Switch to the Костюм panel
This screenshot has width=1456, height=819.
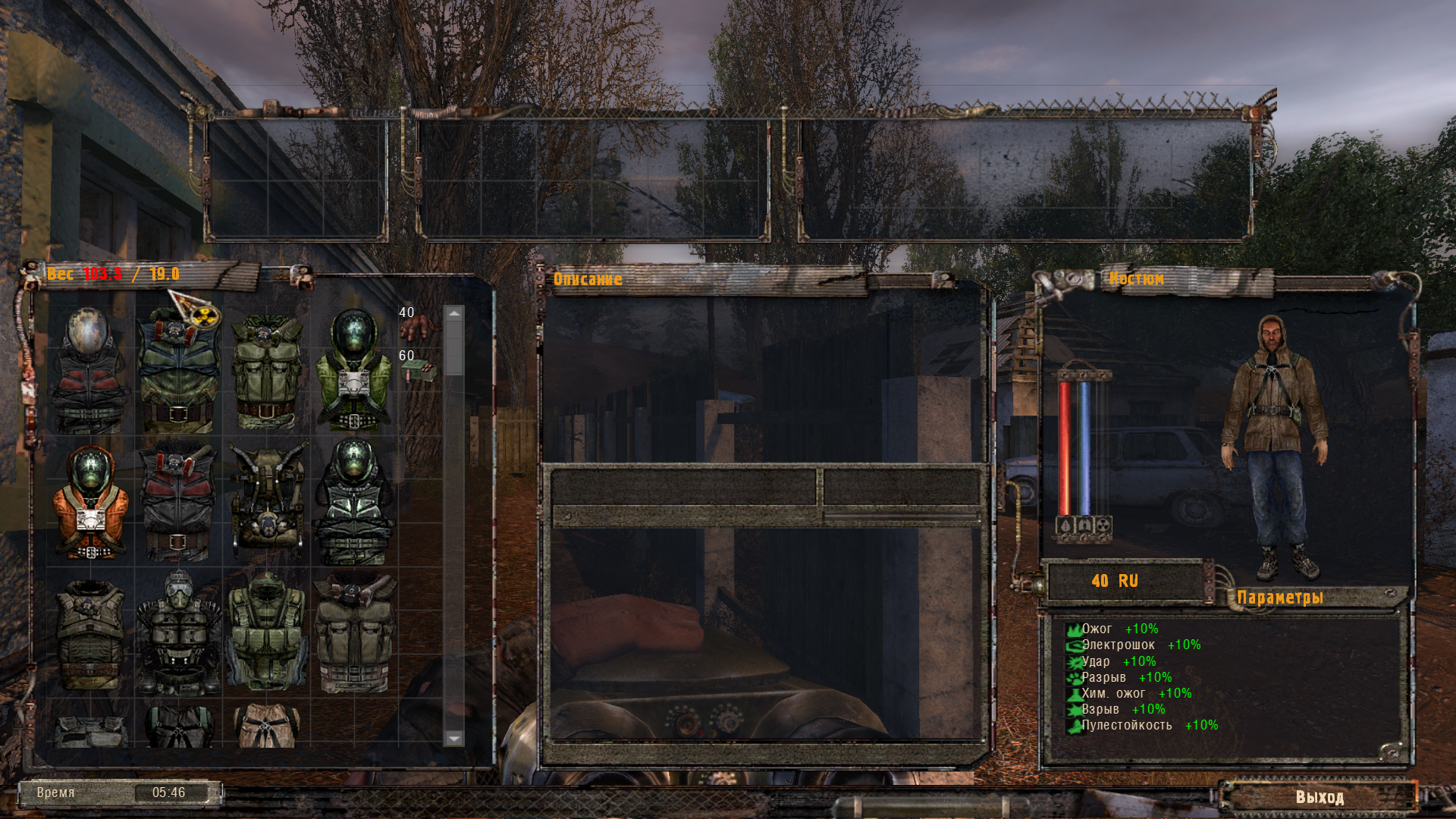tap(1137, 278)
